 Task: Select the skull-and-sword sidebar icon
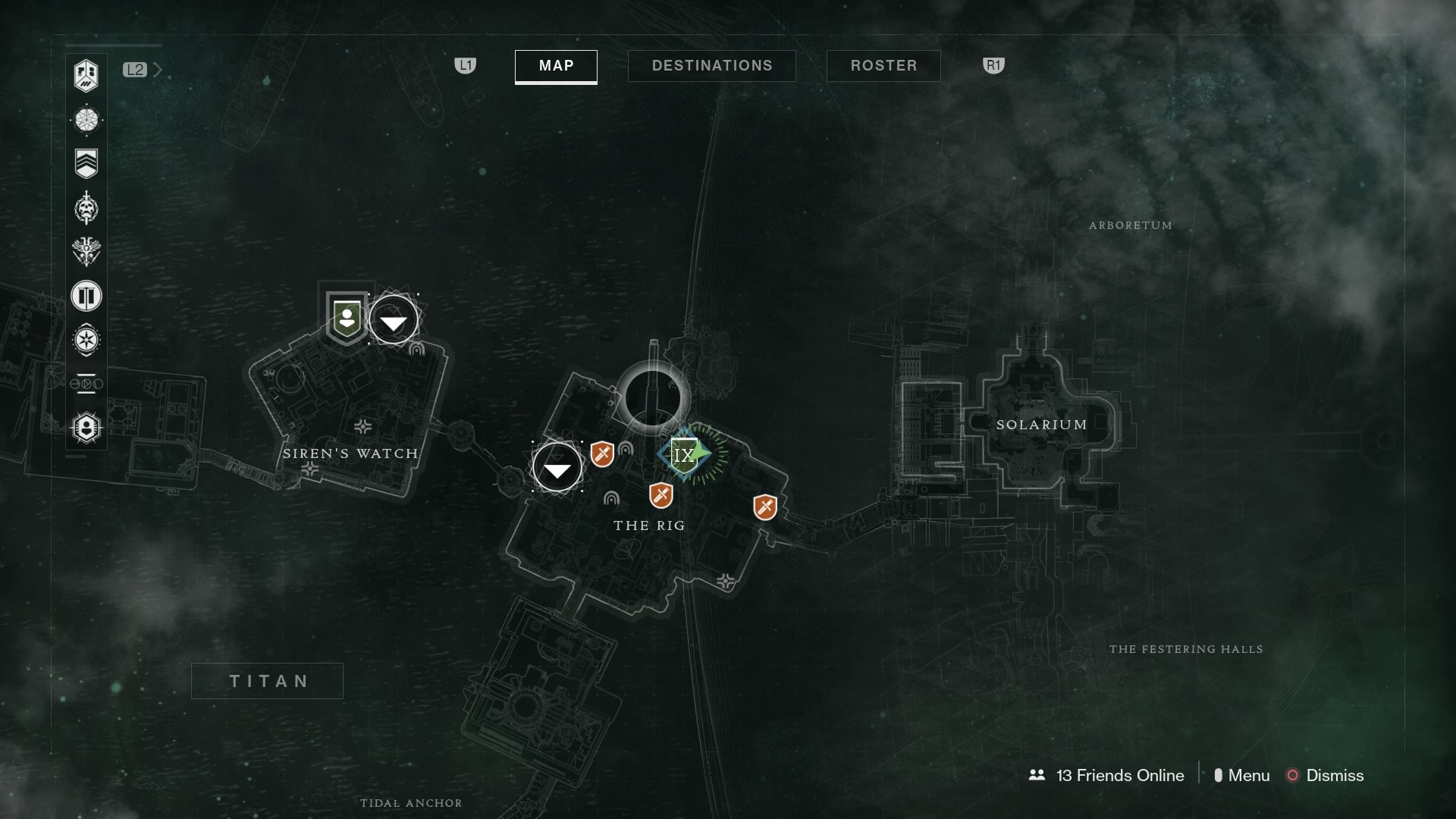tap(86, 209)
